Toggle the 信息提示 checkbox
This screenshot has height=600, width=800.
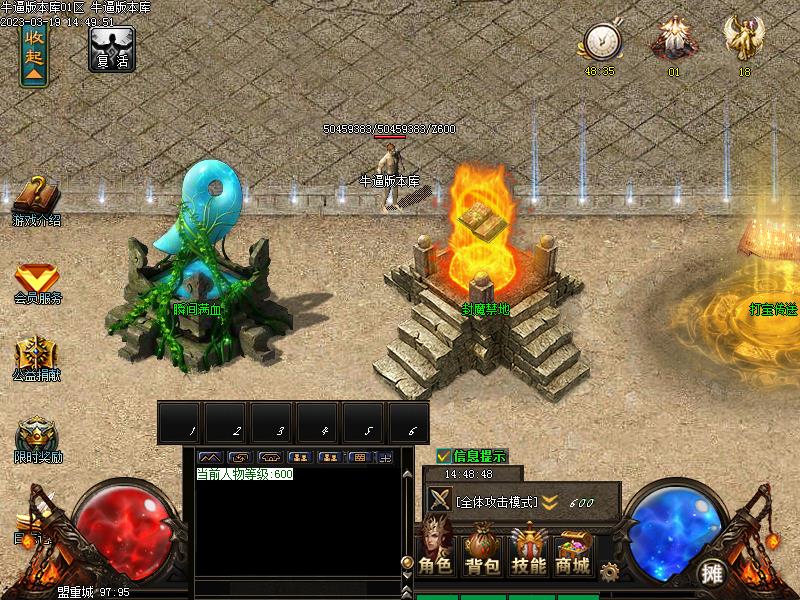[444, 456]
